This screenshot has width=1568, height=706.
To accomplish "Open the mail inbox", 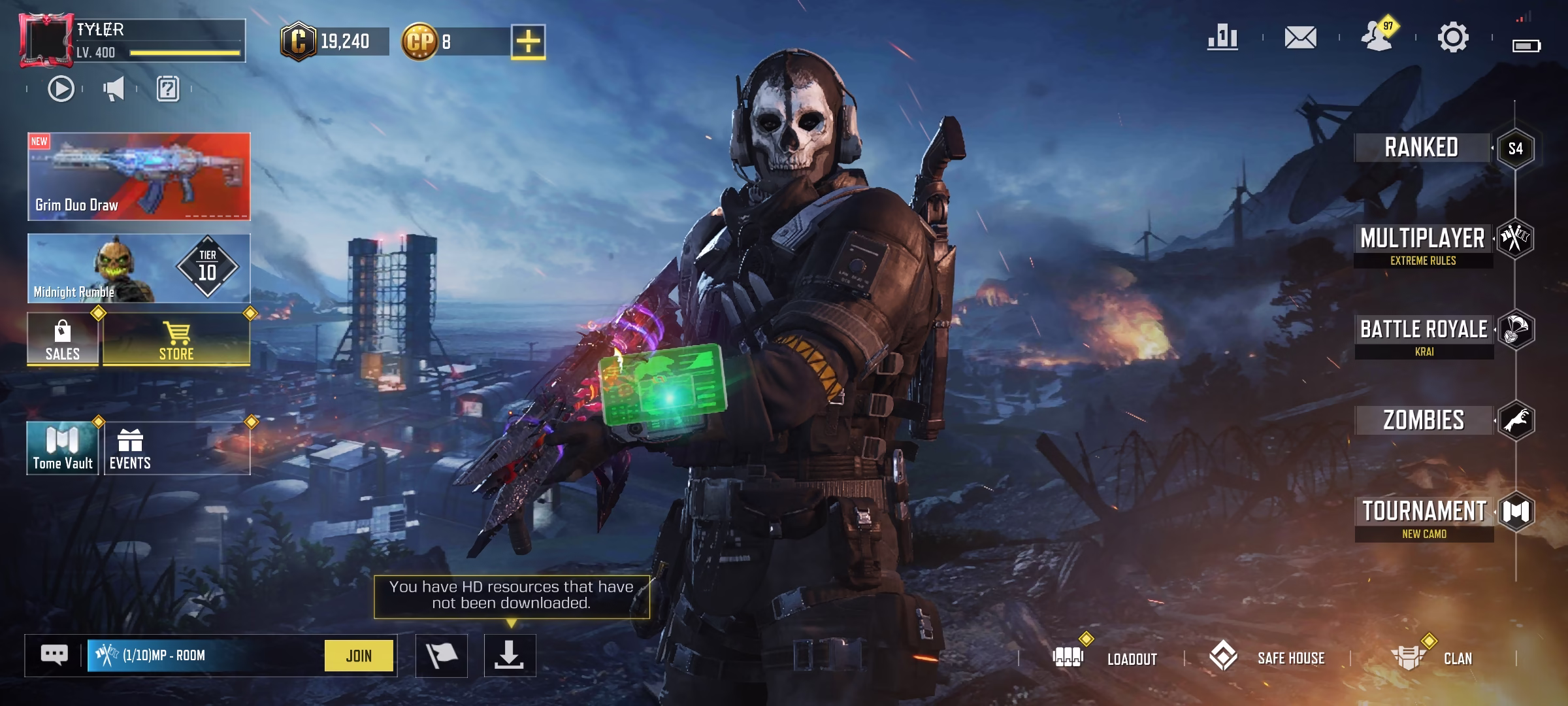I will (x=1300, y=37).
